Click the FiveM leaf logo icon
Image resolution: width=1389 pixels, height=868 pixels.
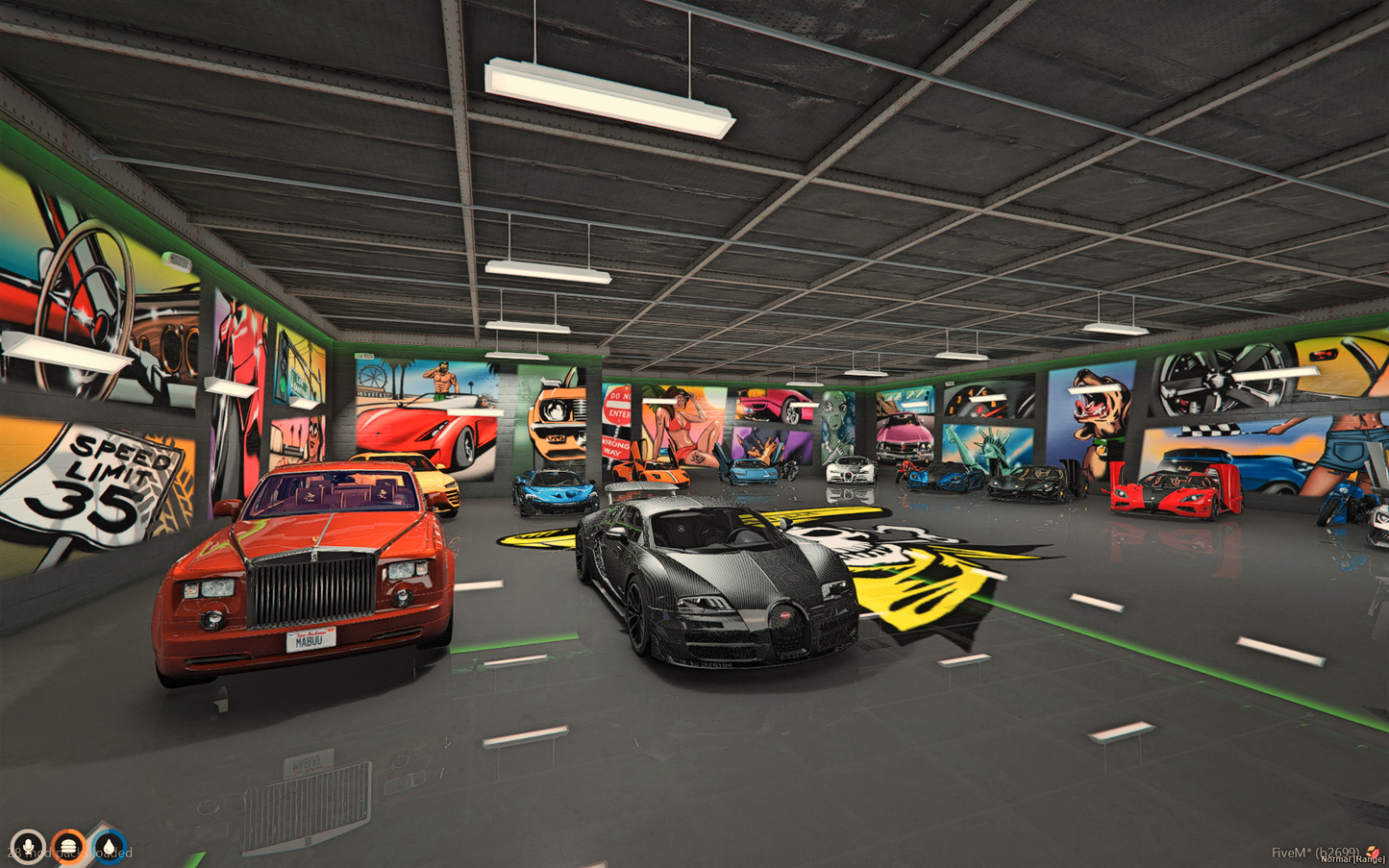[x=1373, y=851]
